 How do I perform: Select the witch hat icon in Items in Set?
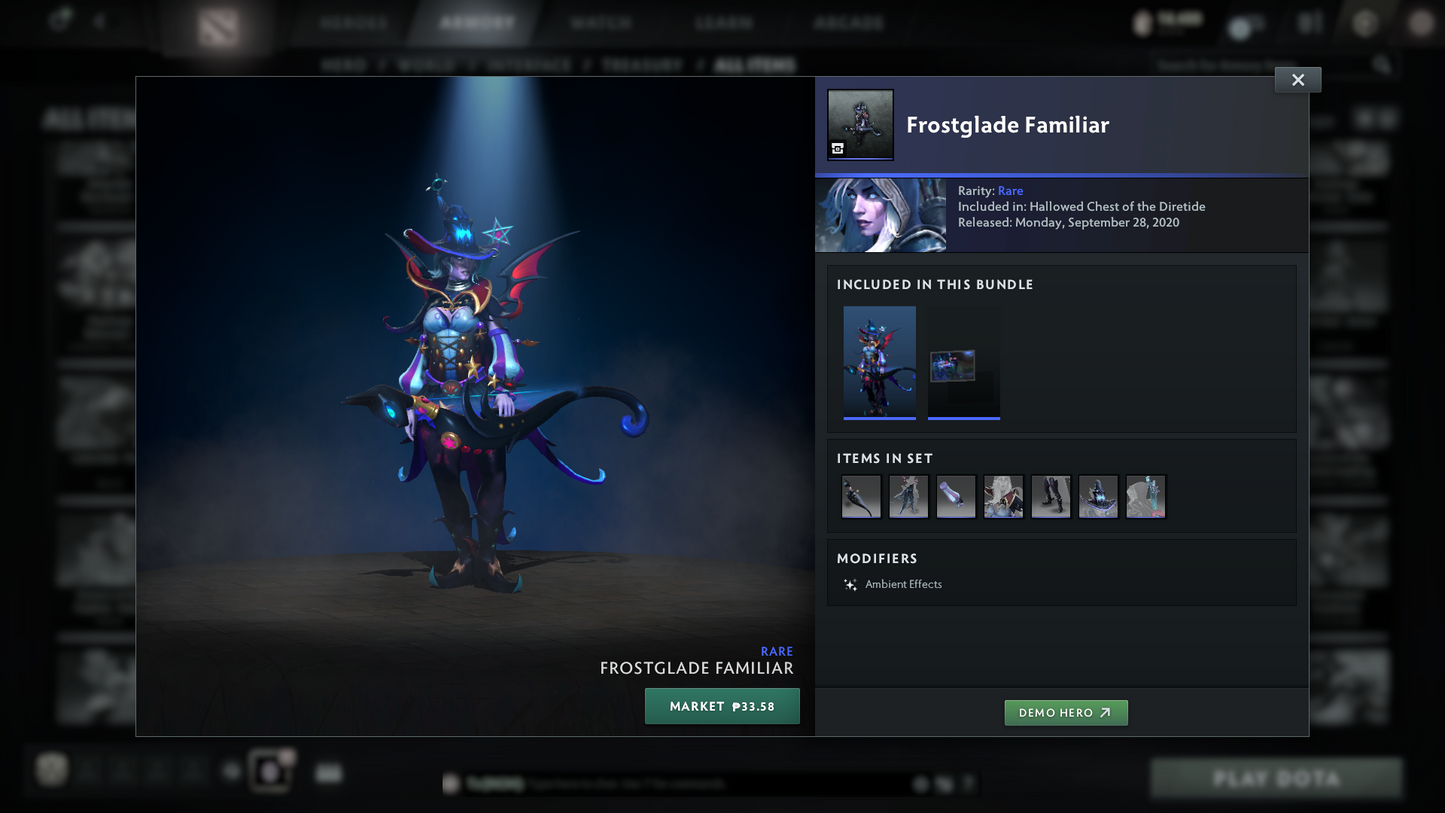(x=1098, y=497)
